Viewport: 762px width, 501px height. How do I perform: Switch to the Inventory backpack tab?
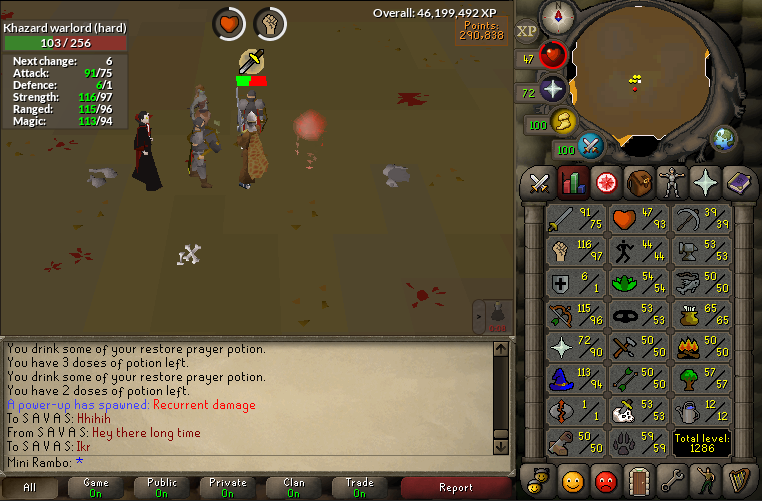tap(637, 183)
